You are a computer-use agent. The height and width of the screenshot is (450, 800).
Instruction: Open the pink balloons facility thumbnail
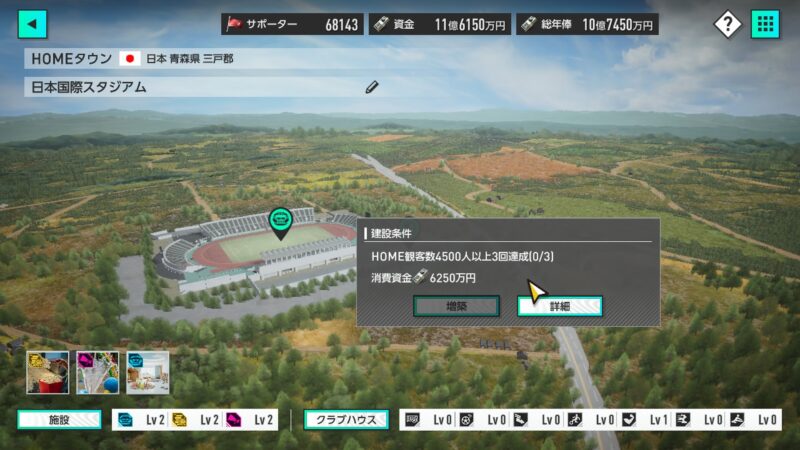click(x=98, y=372)
